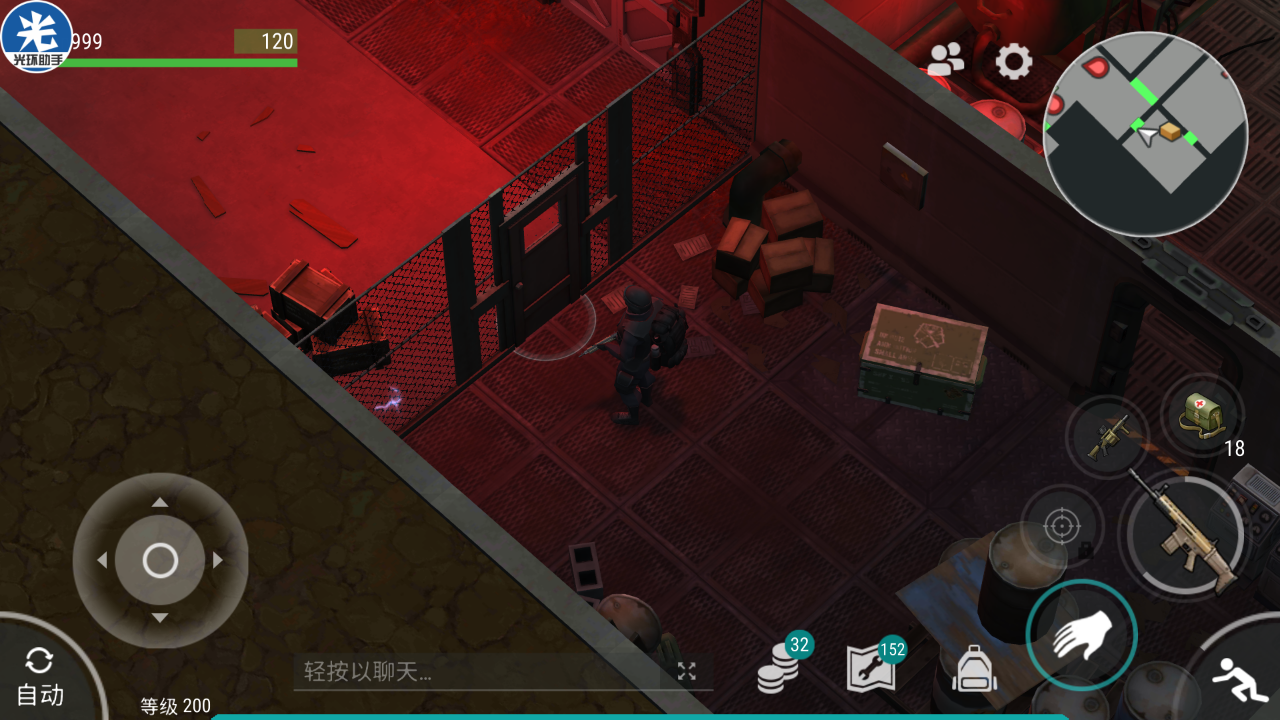This screenshot has height=720, width=1280.
Task: Open the players/friends list icon
Action: (945, 61)
